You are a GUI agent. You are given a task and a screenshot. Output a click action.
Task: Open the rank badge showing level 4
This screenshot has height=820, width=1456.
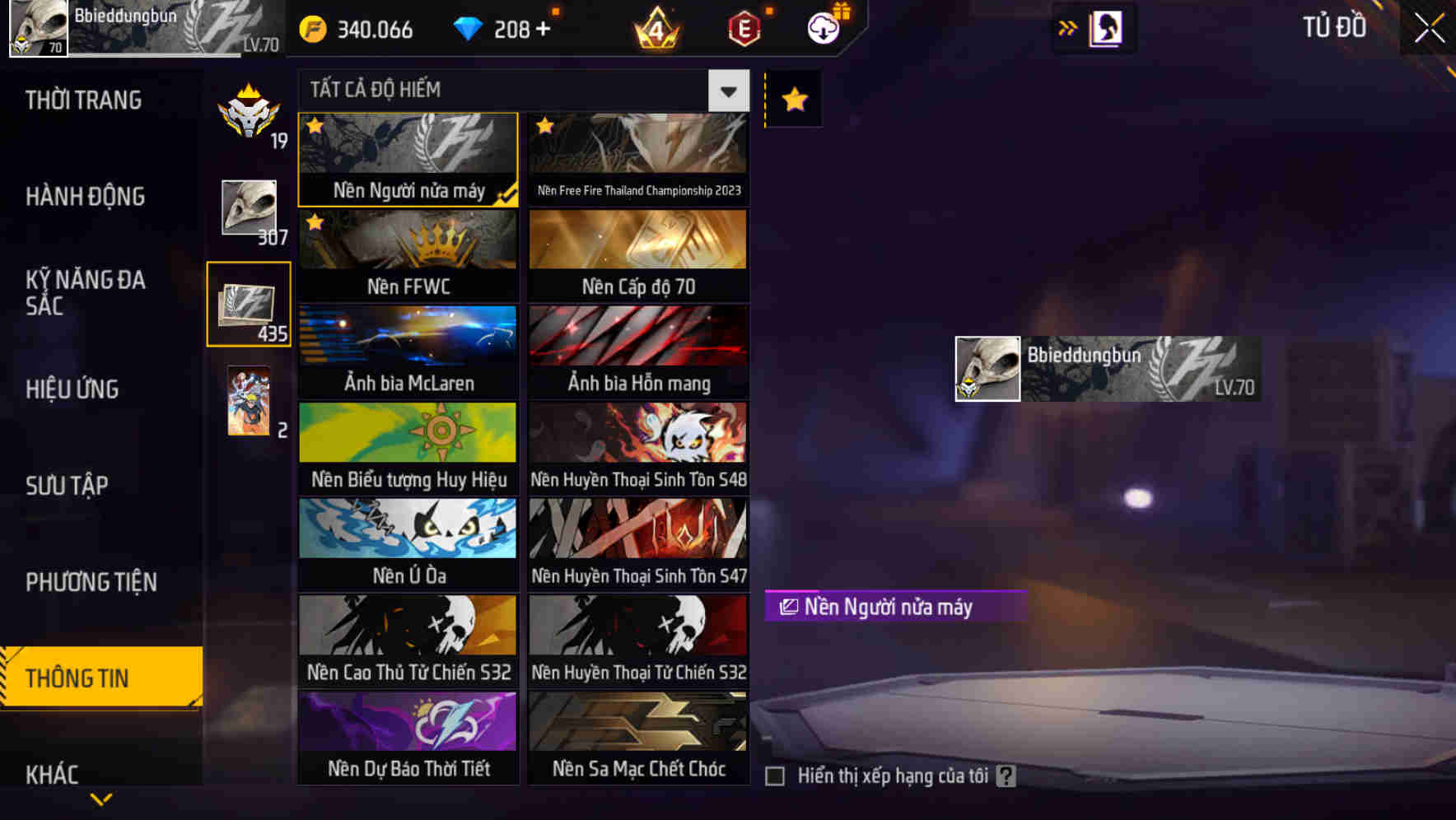pyautogui.click(x=656, y=29)
